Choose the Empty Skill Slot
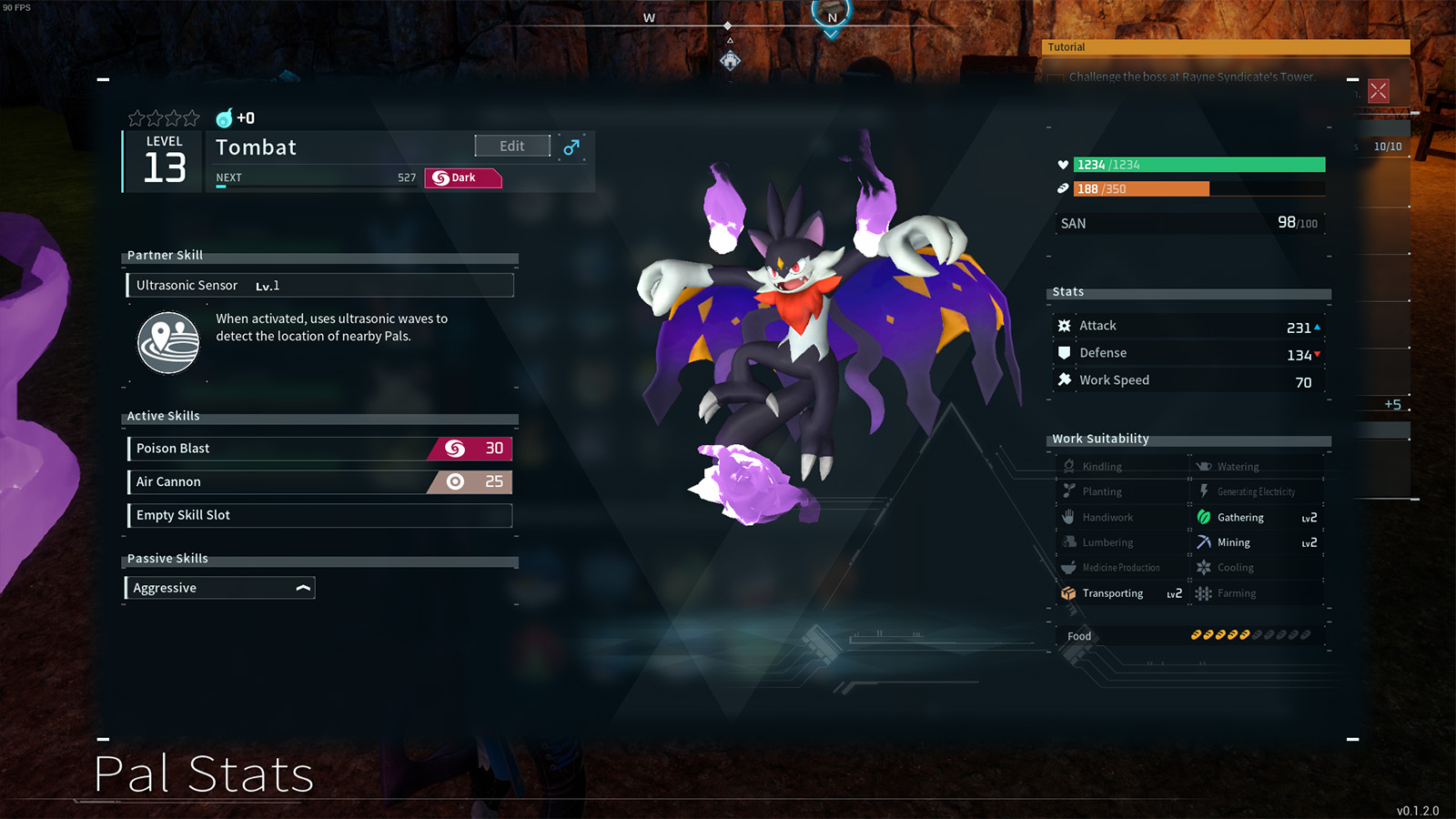Image resolution: width=1456 pixels, height=819 pixels. coord(319,516)
